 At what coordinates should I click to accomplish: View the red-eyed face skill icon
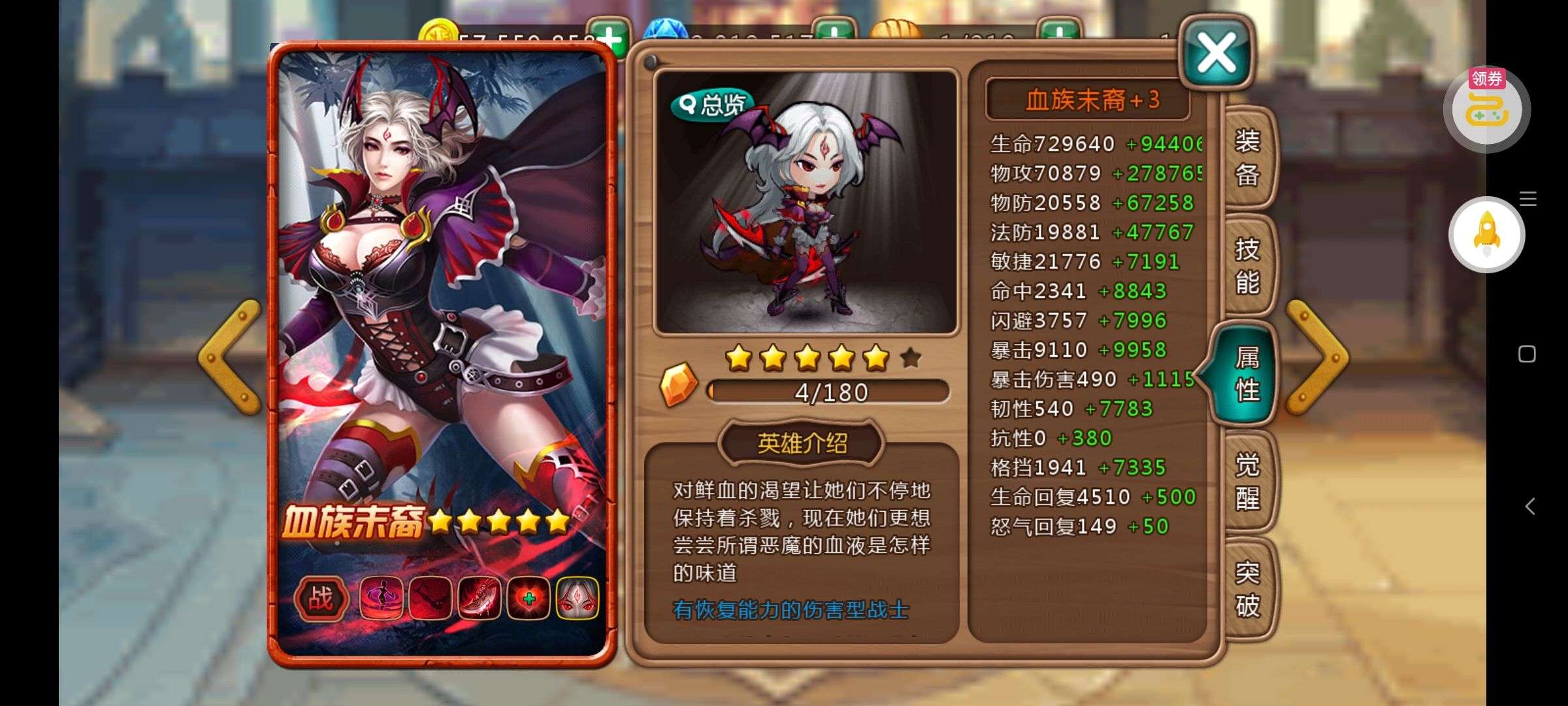click(578, 598)
